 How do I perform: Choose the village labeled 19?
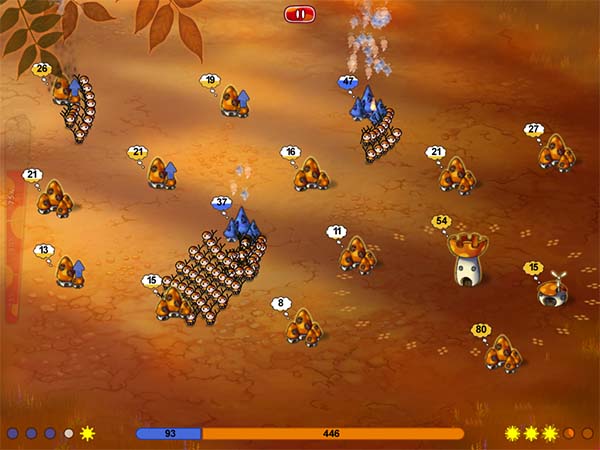coord(235,101)
